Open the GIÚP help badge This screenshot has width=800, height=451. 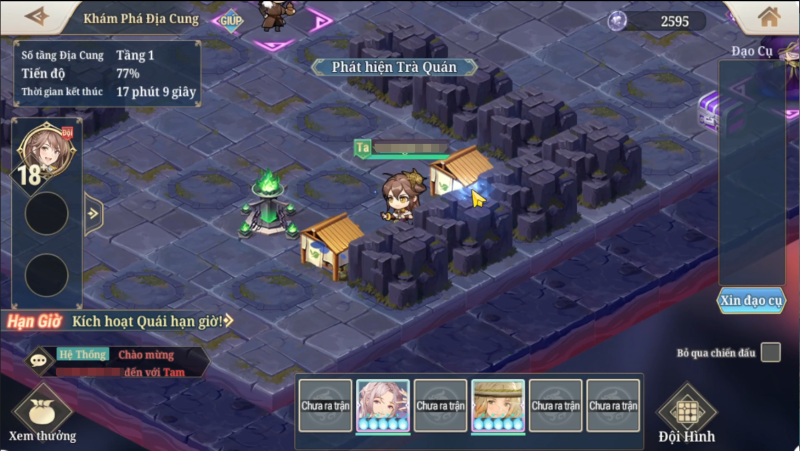[x=232, y=19]
